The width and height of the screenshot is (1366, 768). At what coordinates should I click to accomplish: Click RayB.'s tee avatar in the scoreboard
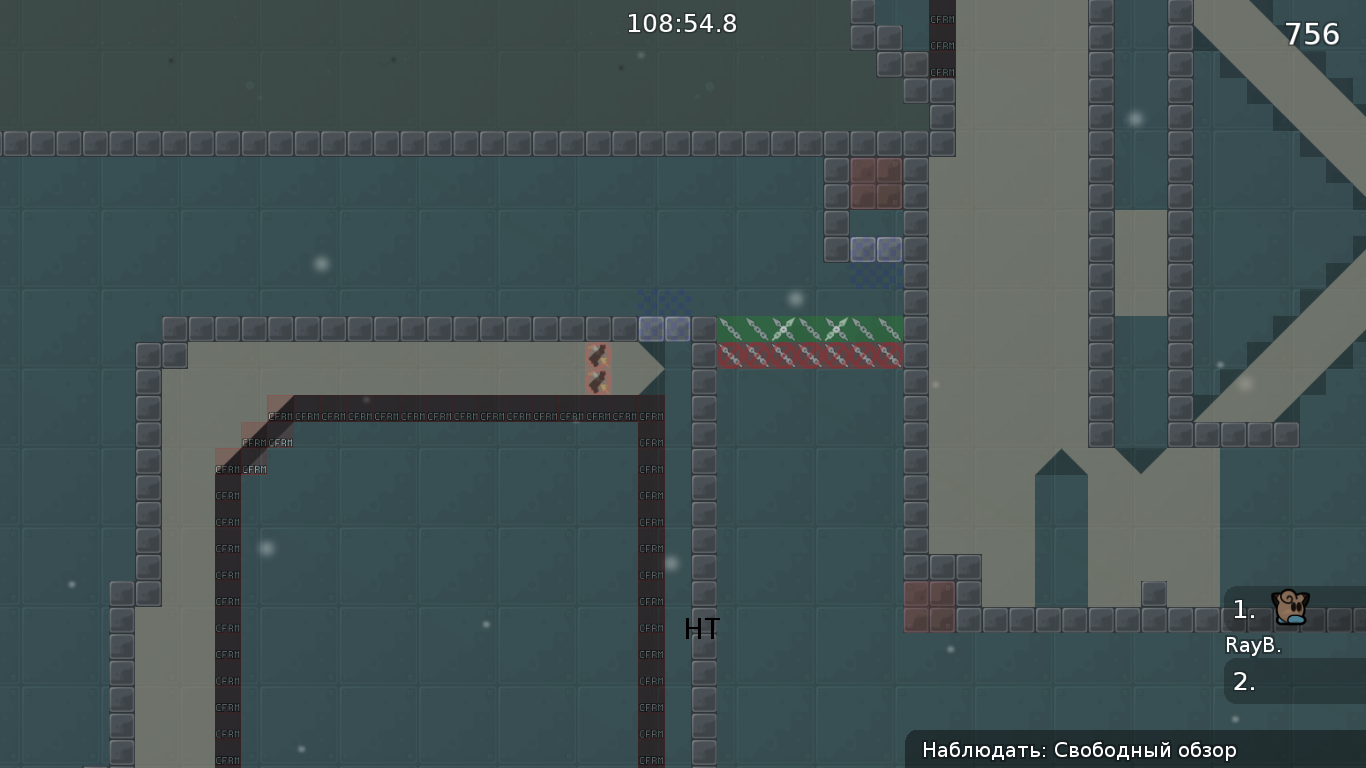(x=1288, y=608)
